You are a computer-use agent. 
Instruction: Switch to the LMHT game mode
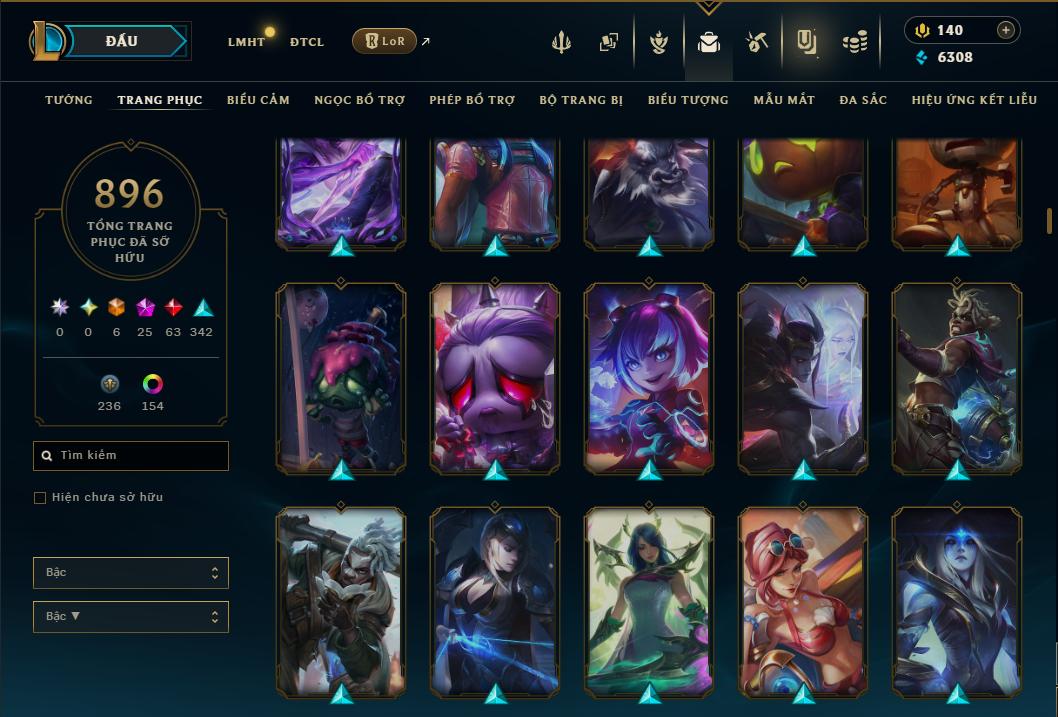246,42
